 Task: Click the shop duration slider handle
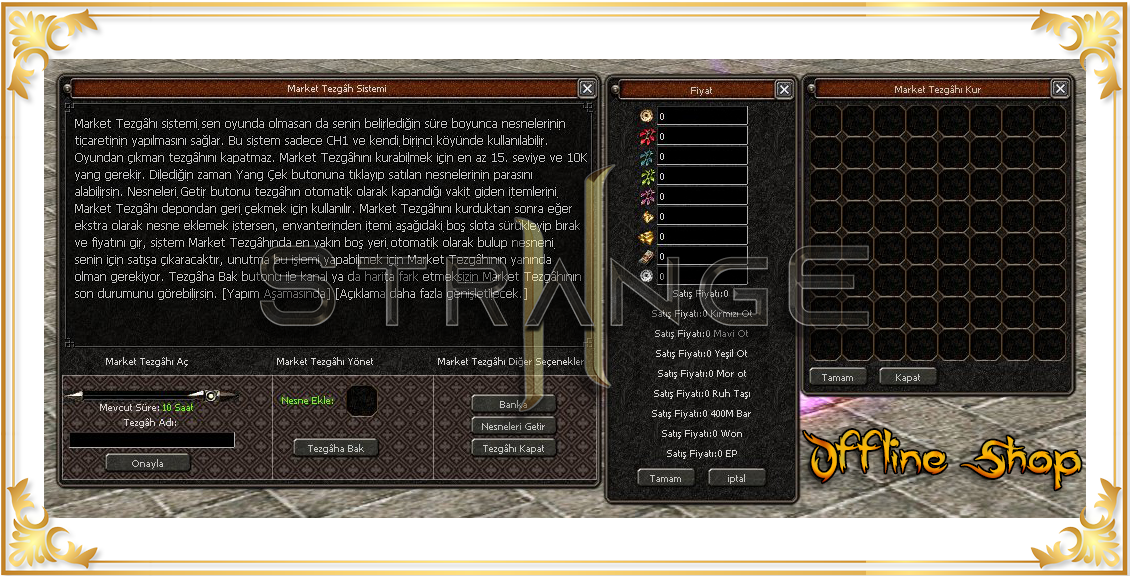click(x=211, y=396)
